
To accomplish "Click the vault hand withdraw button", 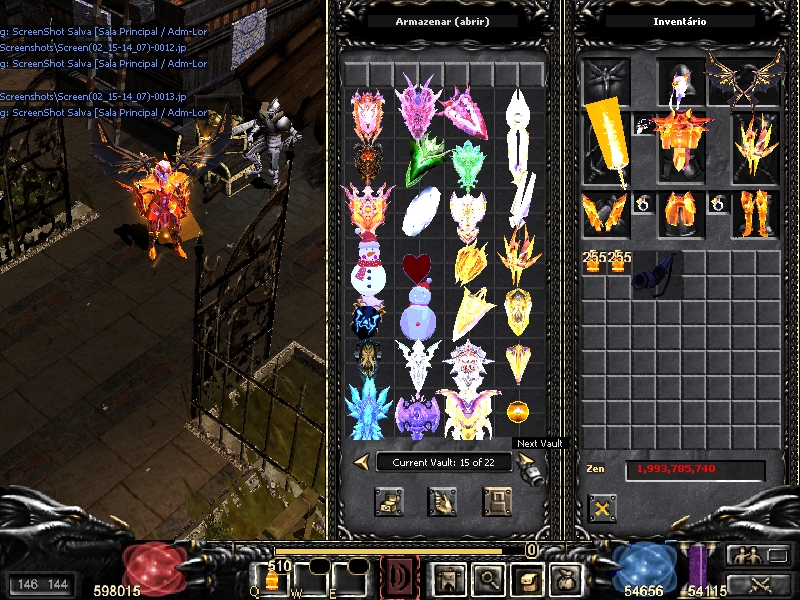I will (443, 501).
